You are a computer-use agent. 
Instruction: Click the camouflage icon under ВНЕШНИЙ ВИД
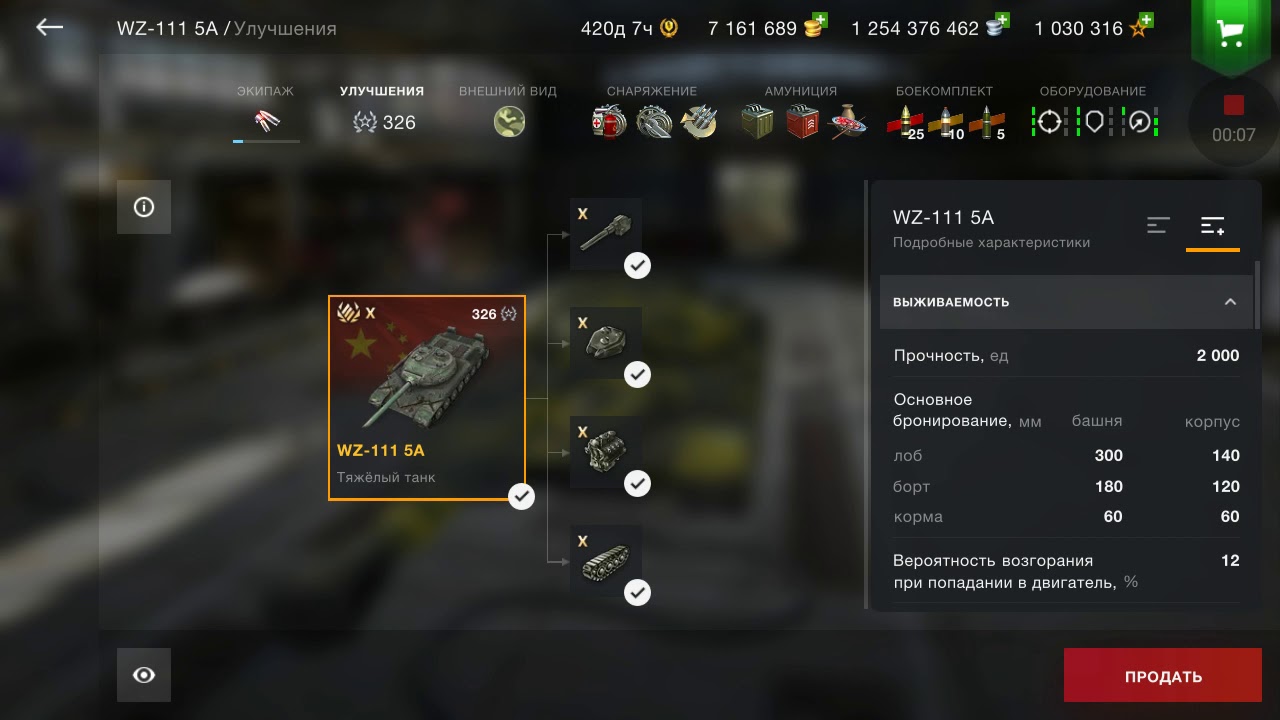pos(510,122)
